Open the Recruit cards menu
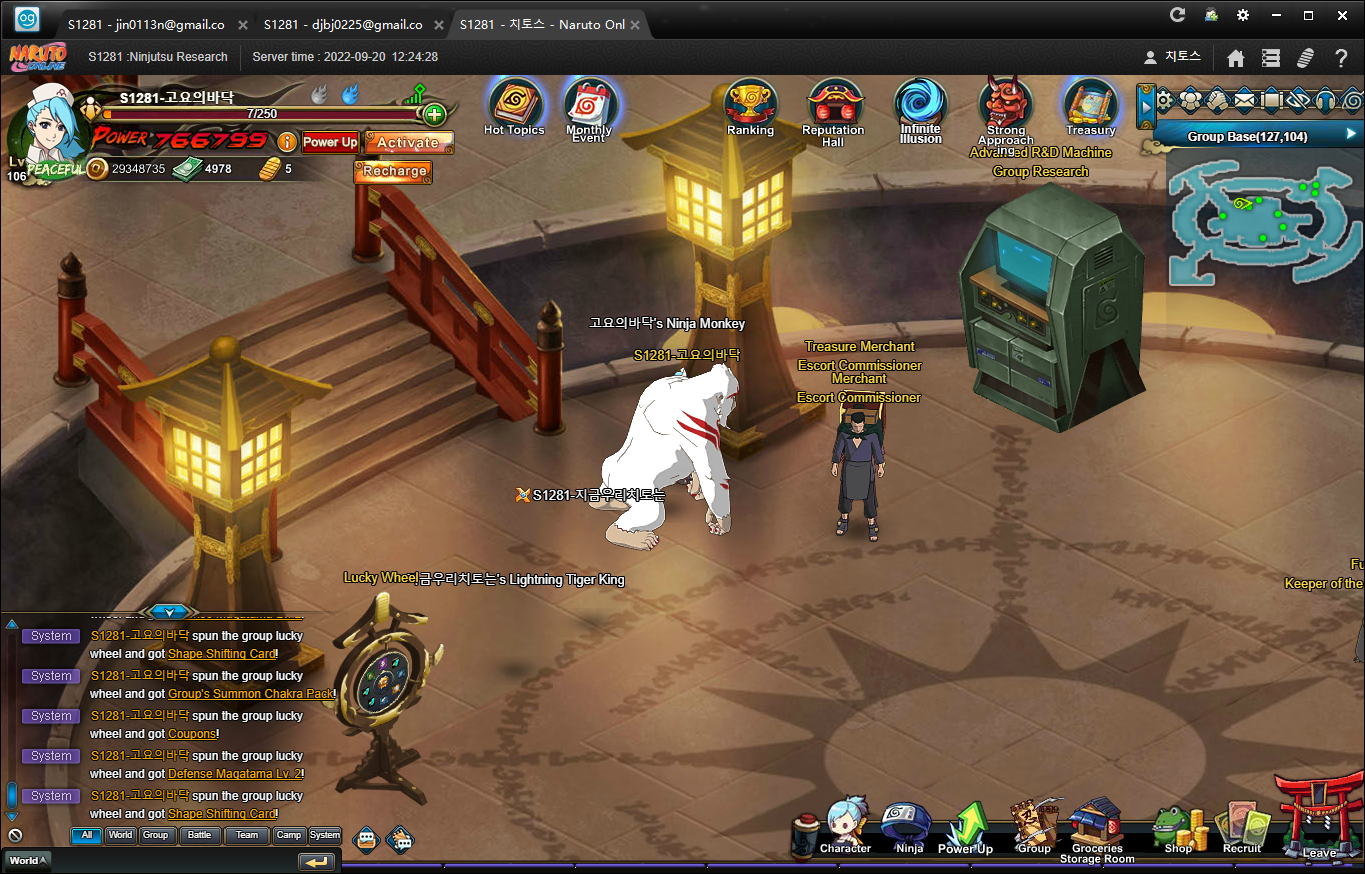The width and height of the screenshot is (1365, 874). [1241, 828]
